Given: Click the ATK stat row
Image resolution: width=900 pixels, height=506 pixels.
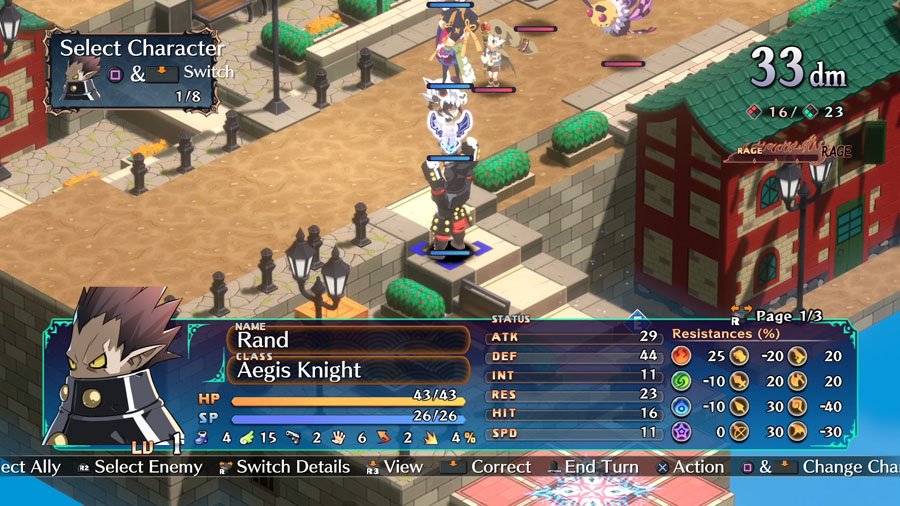Looking at the screenshot, I should (574, 337).
